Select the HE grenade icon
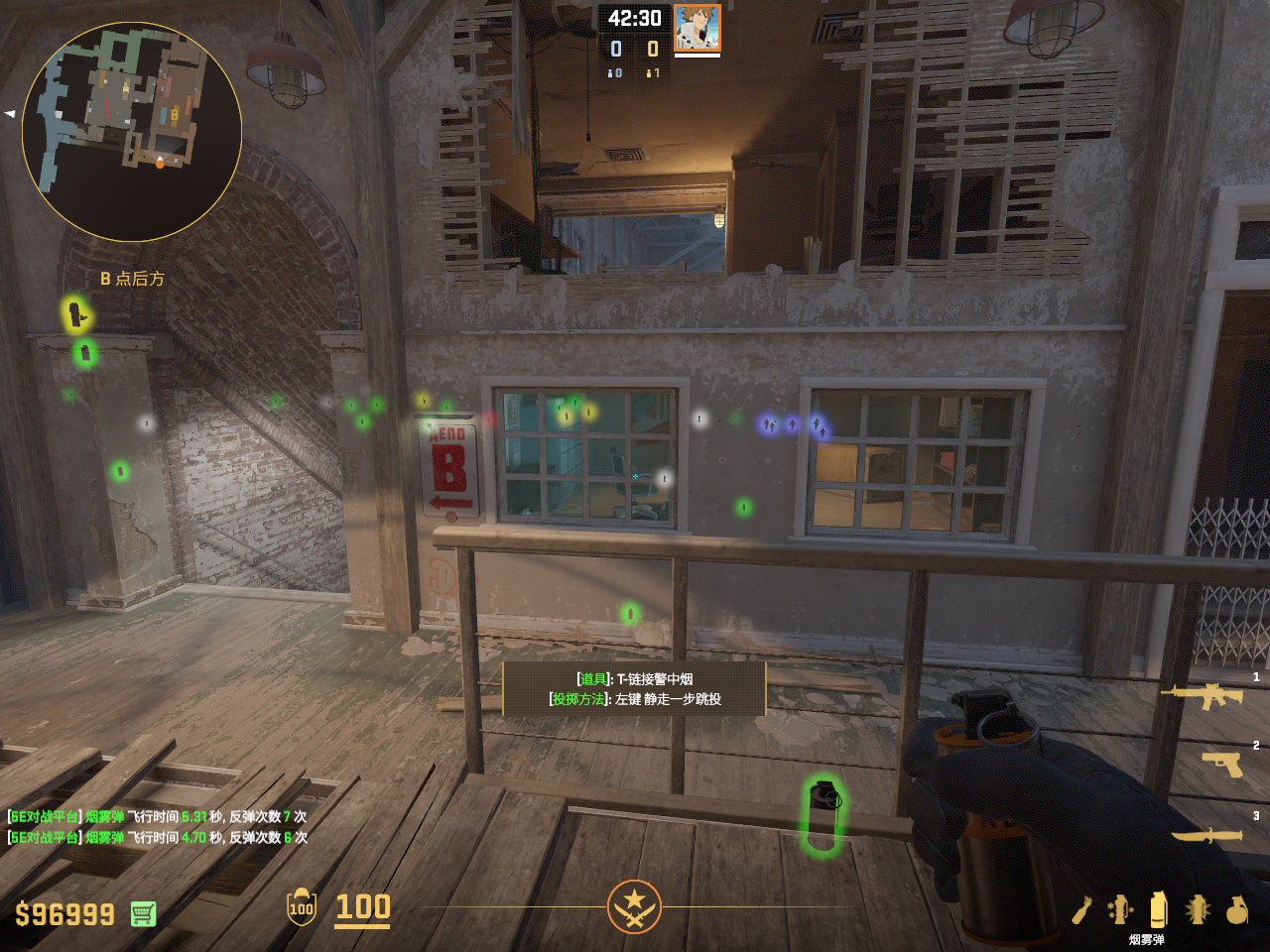1270x952 pixels. (x=1236, y=909)
